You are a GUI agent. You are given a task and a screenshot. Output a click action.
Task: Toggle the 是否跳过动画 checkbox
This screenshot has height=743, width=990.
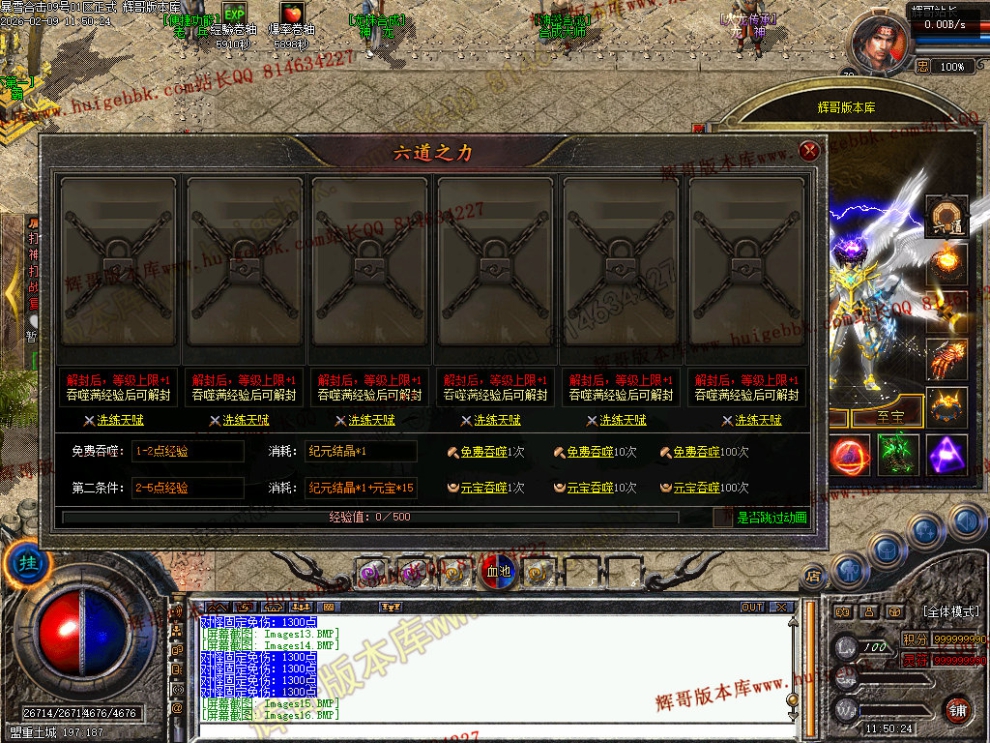(x=723, y=518)
